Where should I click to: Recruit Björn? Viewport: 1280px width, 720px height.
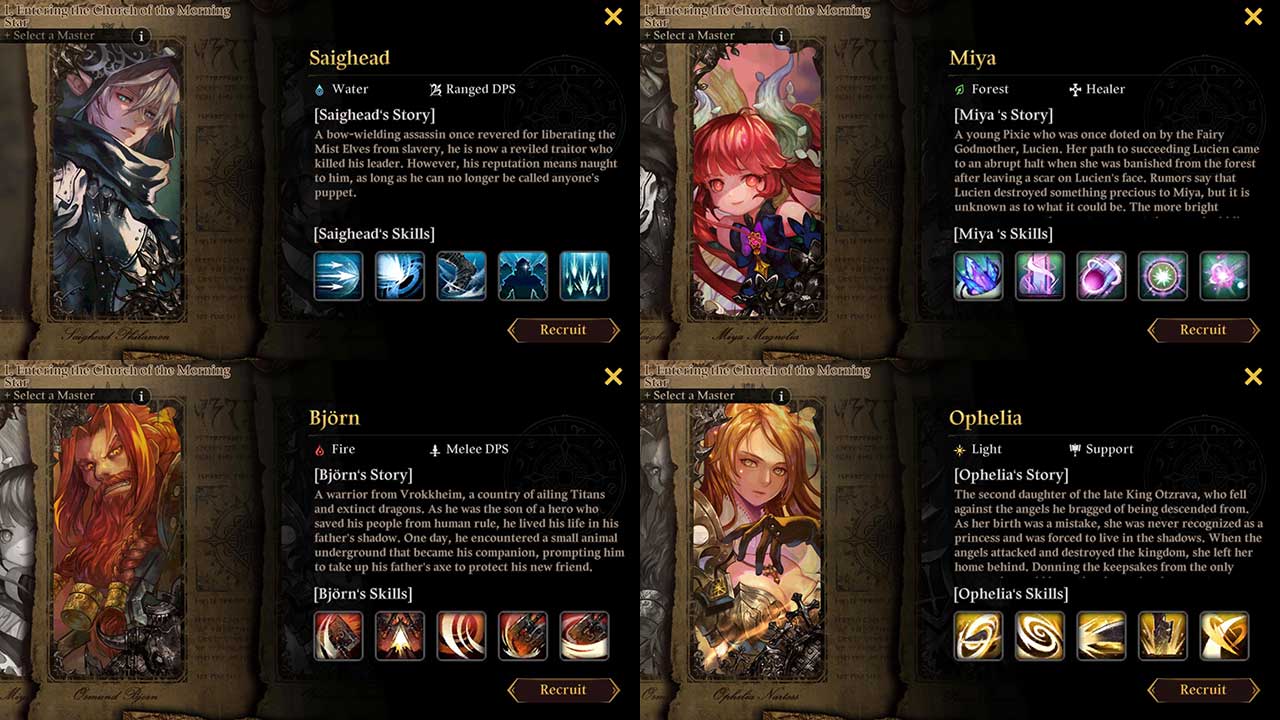[564, 690]
